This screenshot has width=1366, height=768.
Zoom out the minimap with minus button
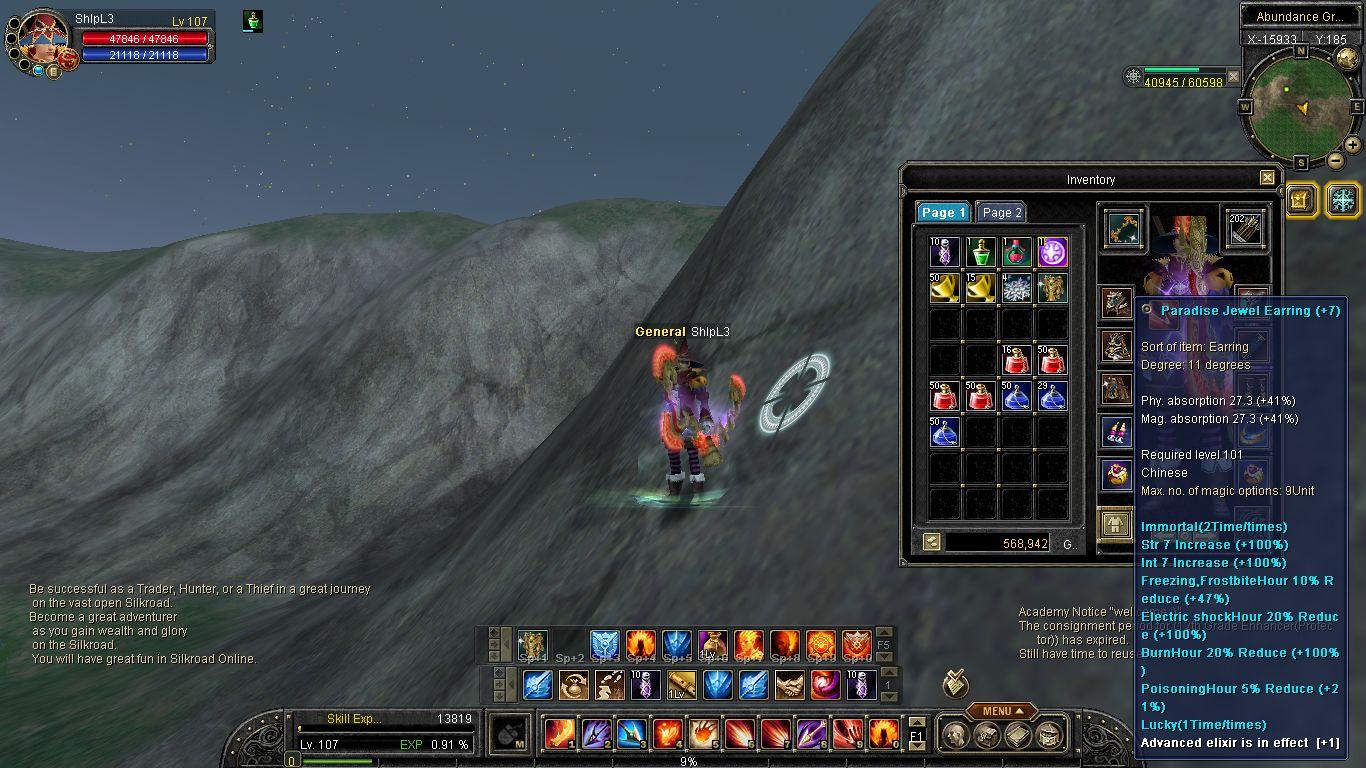[1335, 160]
